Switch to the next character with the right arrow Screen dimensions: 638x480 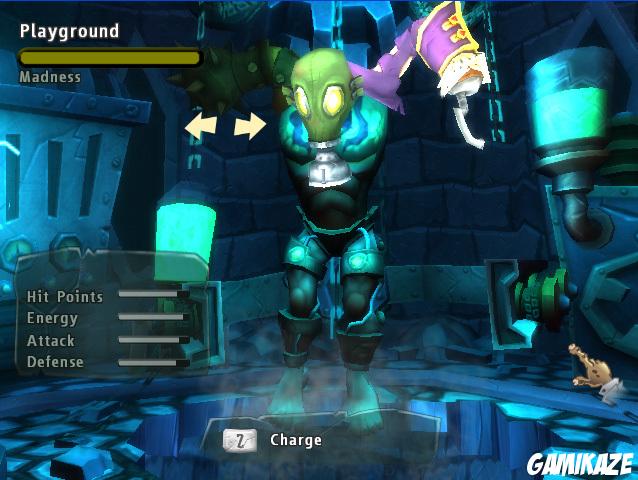click(x=250, y=126)
